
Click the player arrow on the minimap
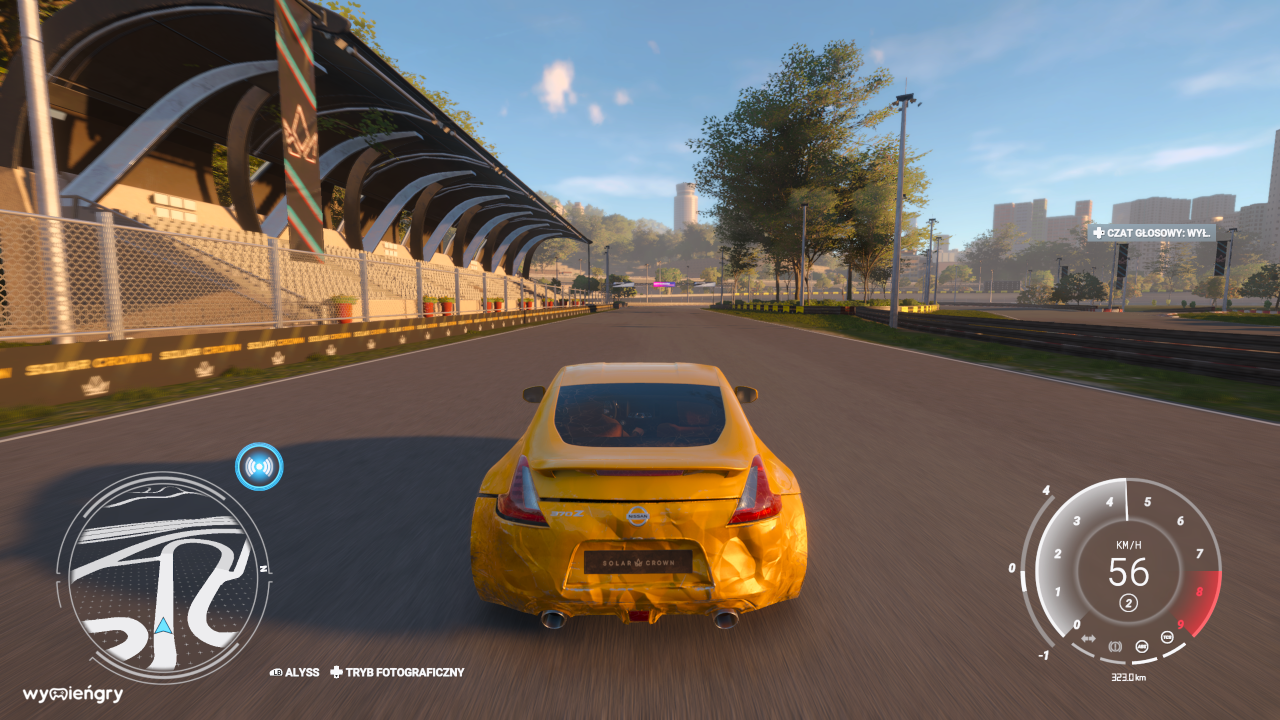point(163,627)
